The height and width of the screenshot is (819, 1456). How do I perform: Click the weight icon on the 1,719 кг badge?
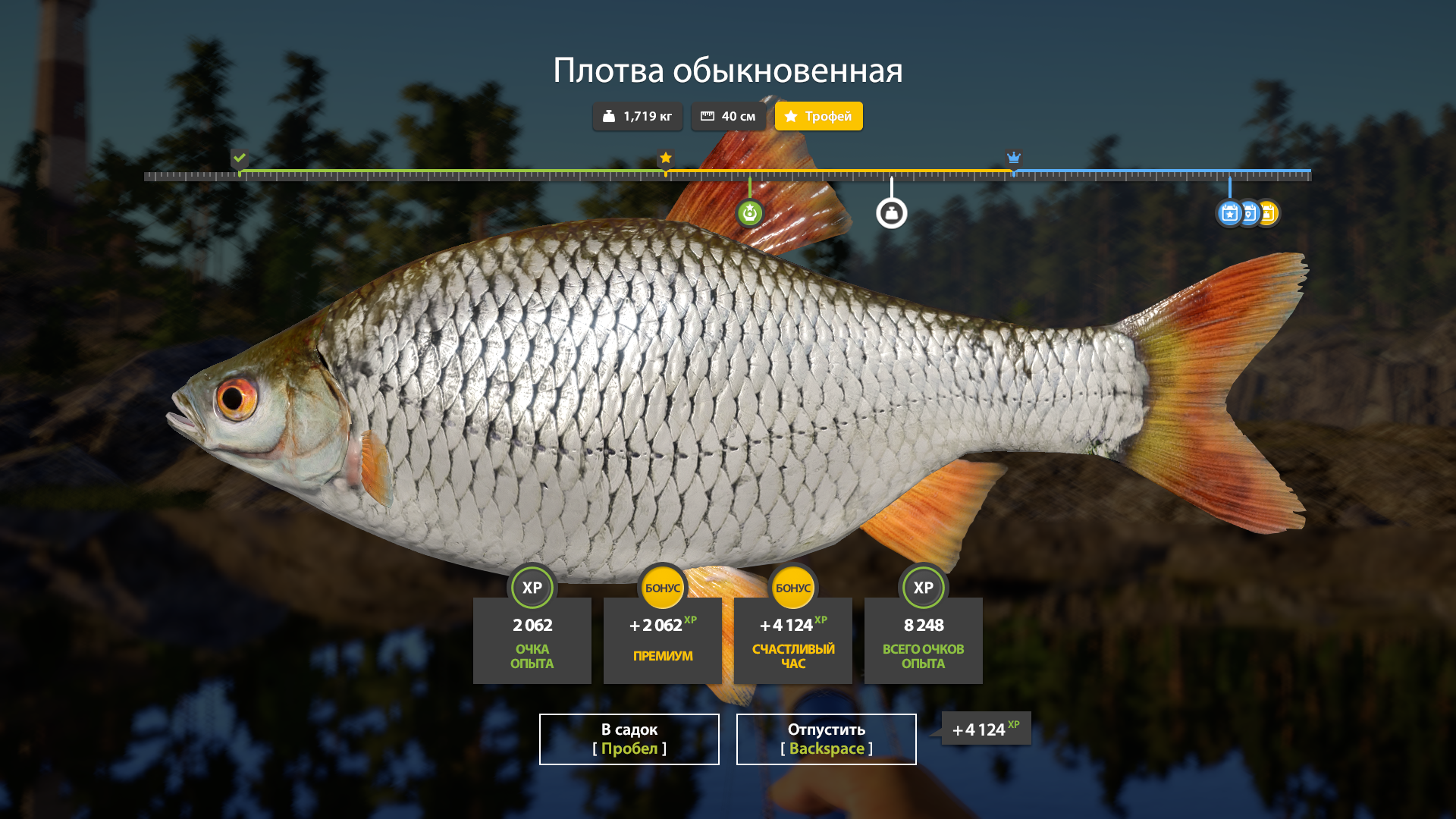point(610,116)
